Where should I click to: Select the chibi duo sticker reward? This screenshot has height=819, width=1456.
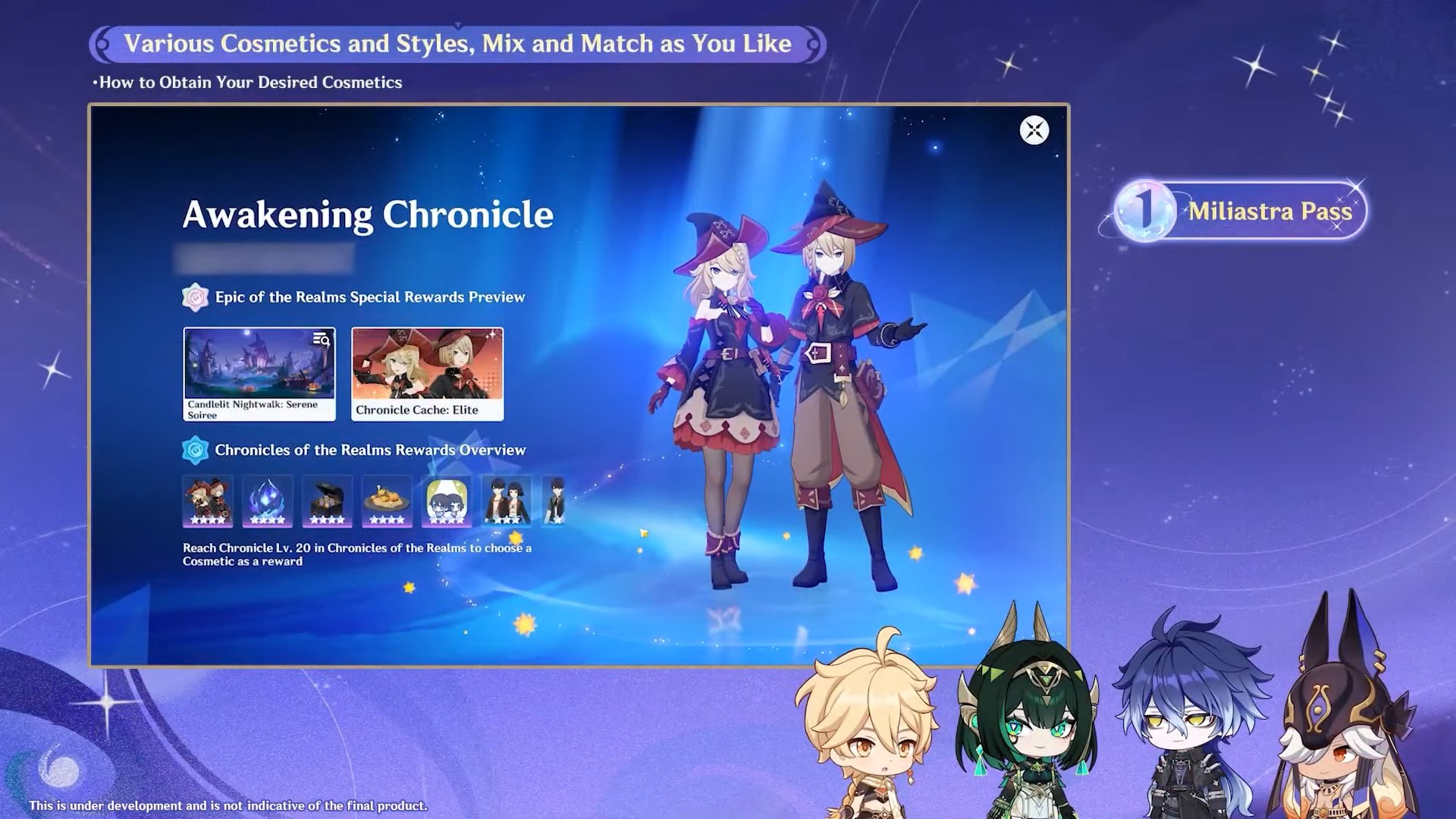pos(447,501)
